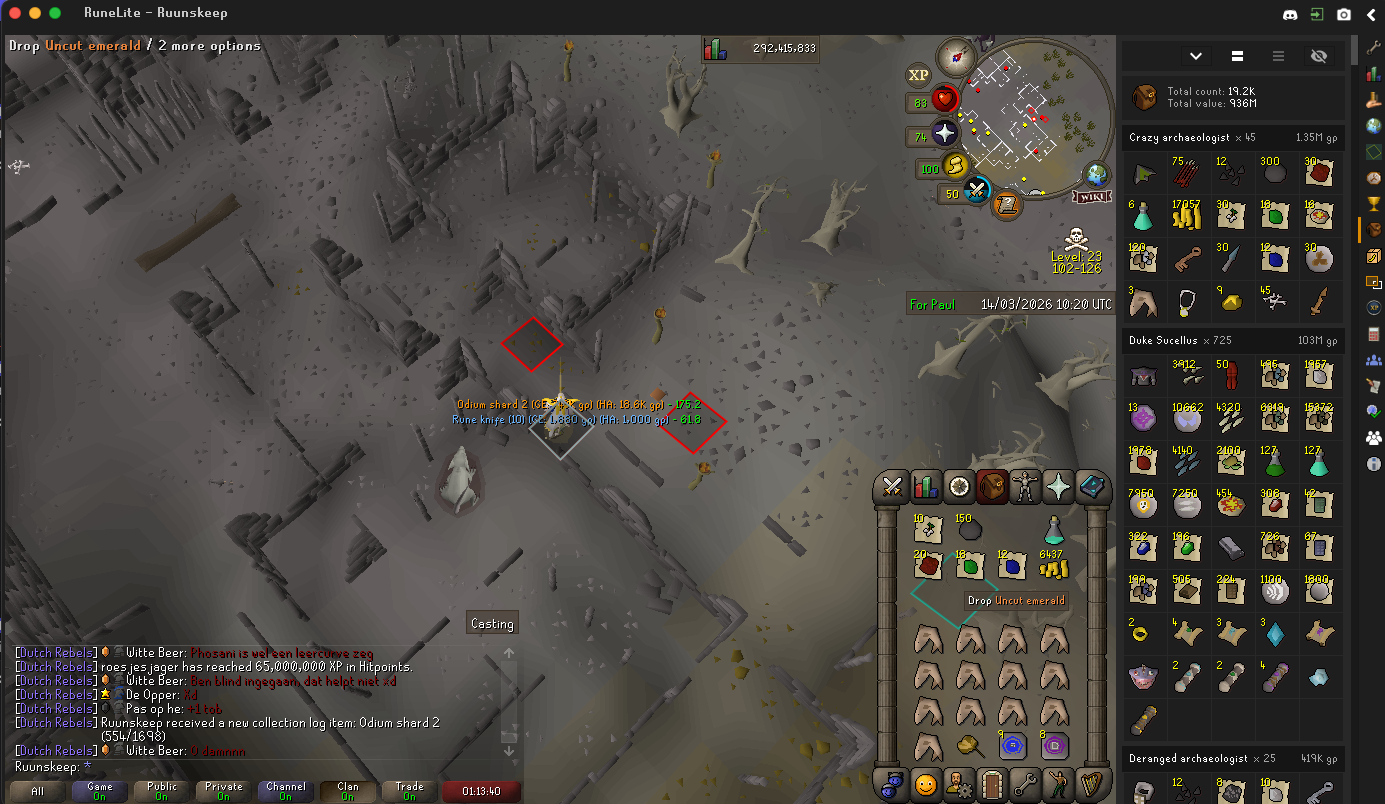Switch chat filter to Clan

[348, 791]
